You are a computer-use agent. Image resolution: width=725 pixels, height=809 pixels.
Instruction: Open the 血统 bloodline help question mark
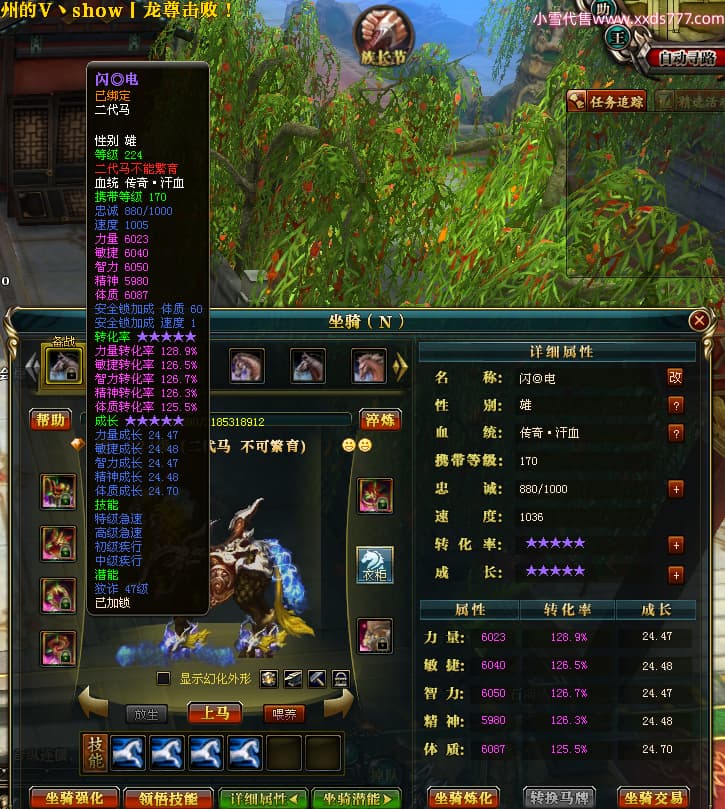pos(676,433)
